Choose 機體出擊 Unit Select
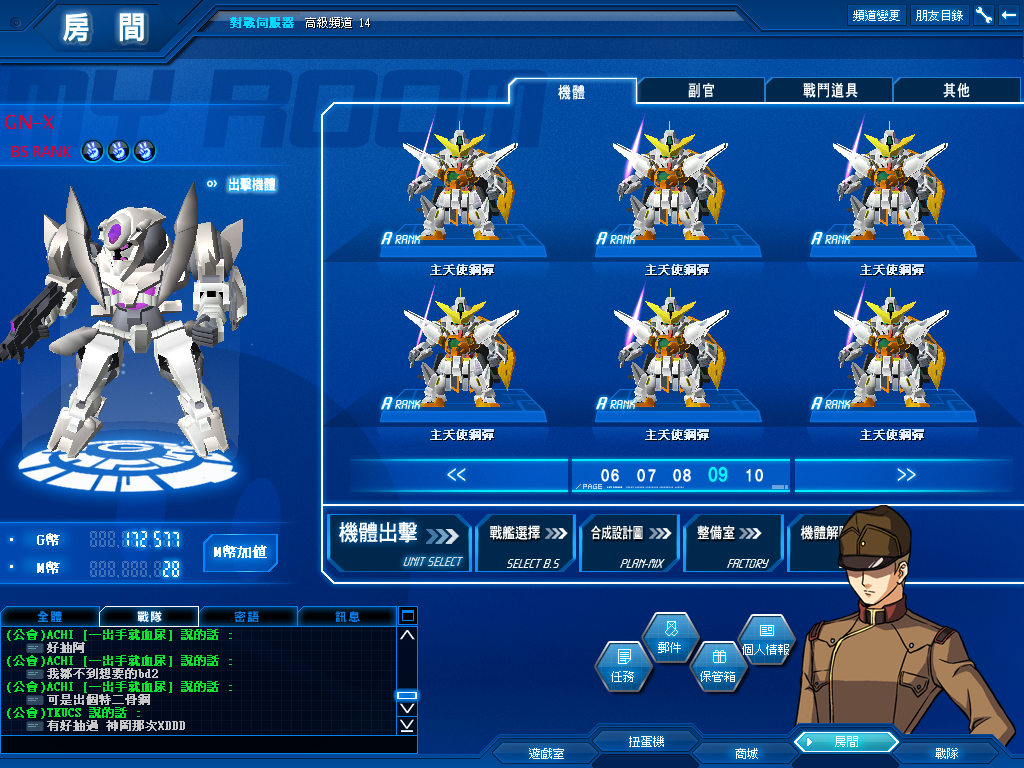Image resolution: width=1024 pixels, height=768 pixels. click(x=400, y=543)
